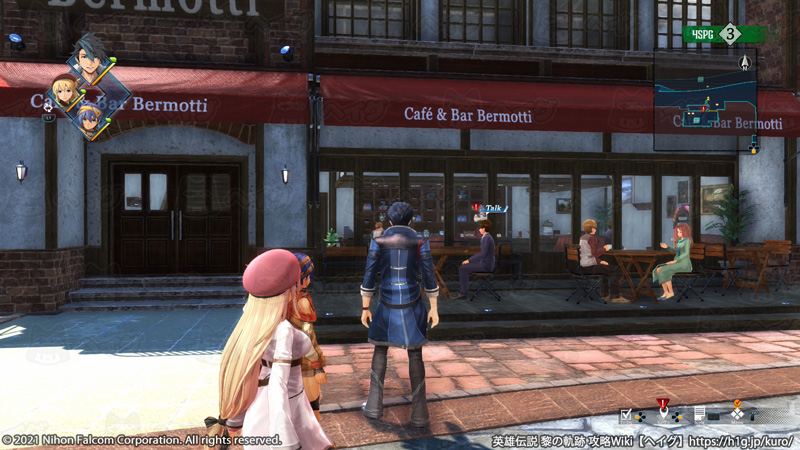Screen dimensions: 800x450
Task: Select the dark-haired leader's party portrait
Action: (90, 64)
